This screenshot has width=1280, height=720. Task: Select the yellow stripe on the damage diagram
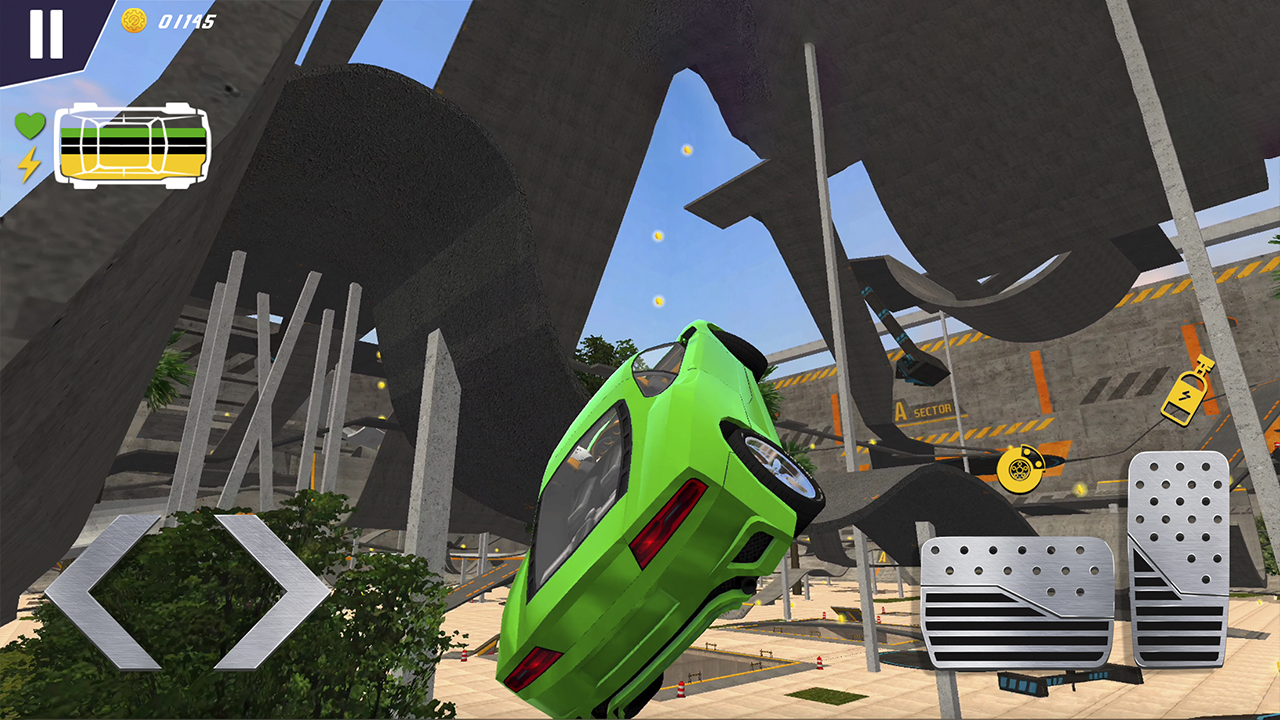pos(132,163)
